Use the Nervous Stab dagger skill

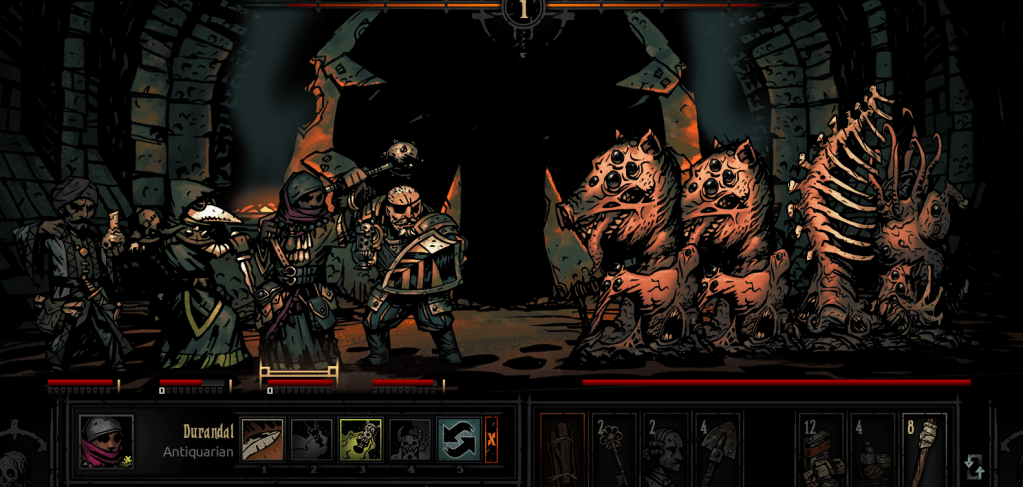click(263, 439)
